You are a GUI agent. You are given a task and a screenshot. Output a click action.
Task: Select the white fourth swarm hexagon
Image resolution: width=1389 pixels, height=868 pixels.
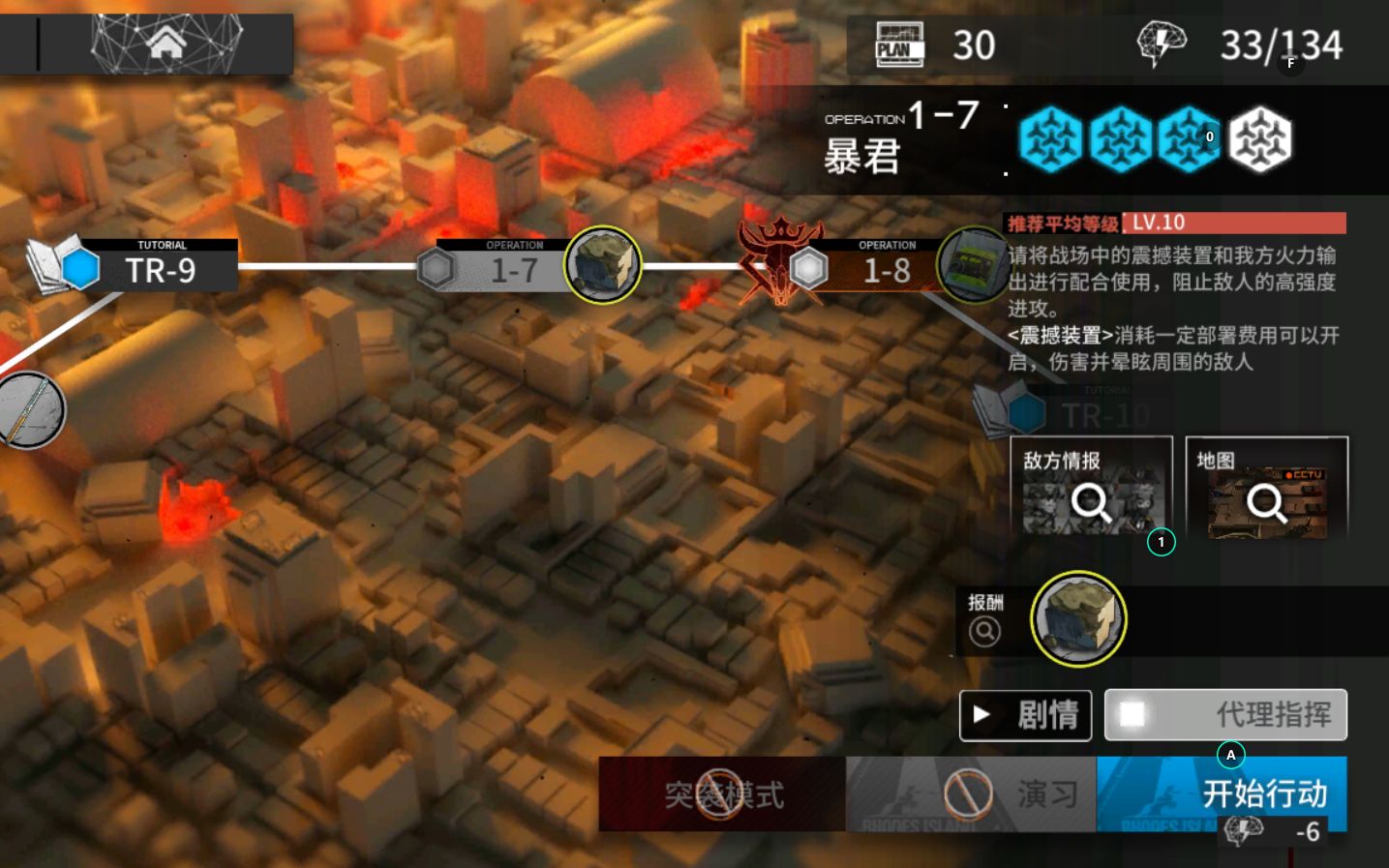point(1258,139)
